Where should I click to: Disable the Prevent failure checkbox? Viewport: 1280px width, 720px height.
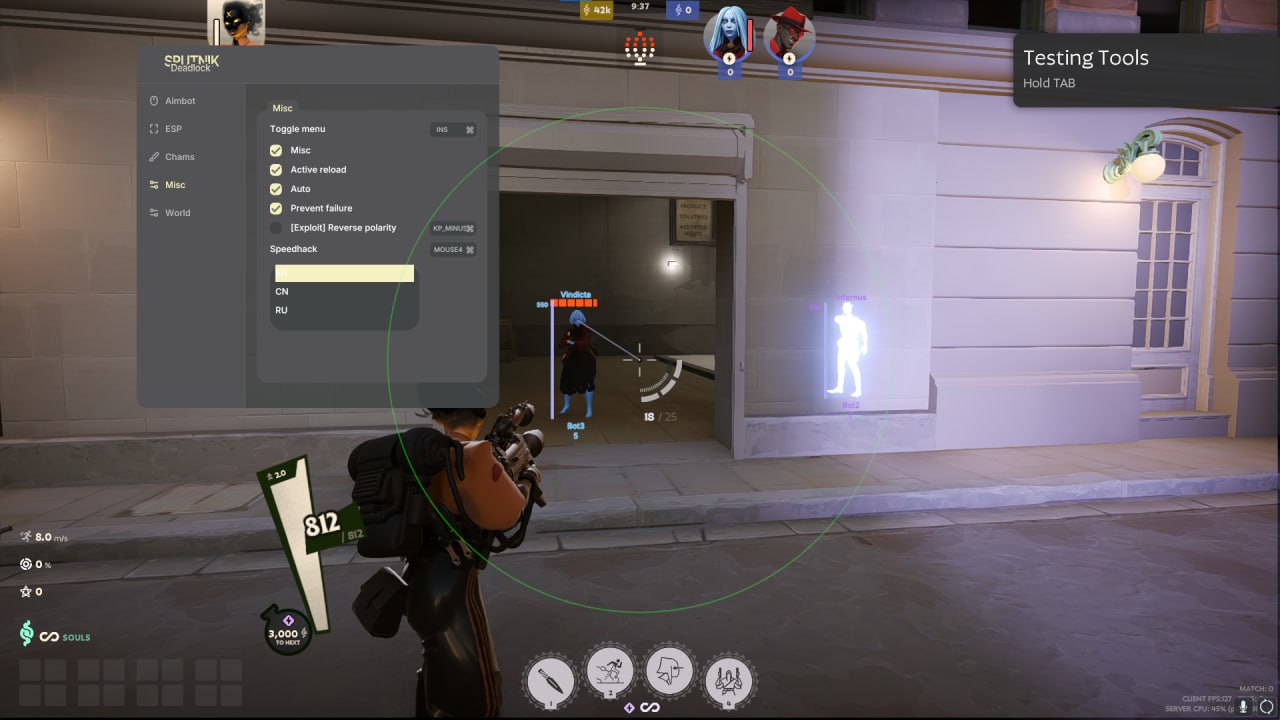[276, 208]
